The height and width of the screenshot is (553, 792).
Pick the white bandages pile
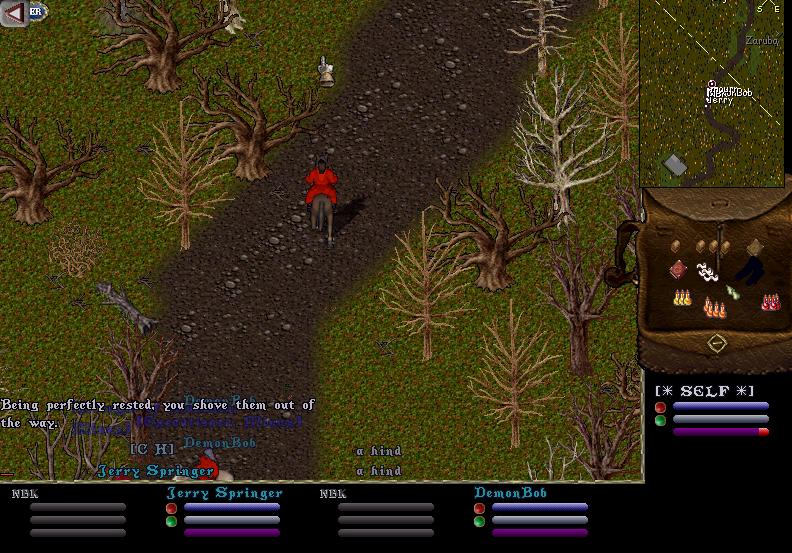pyautogui.click(x=708, y=271)
